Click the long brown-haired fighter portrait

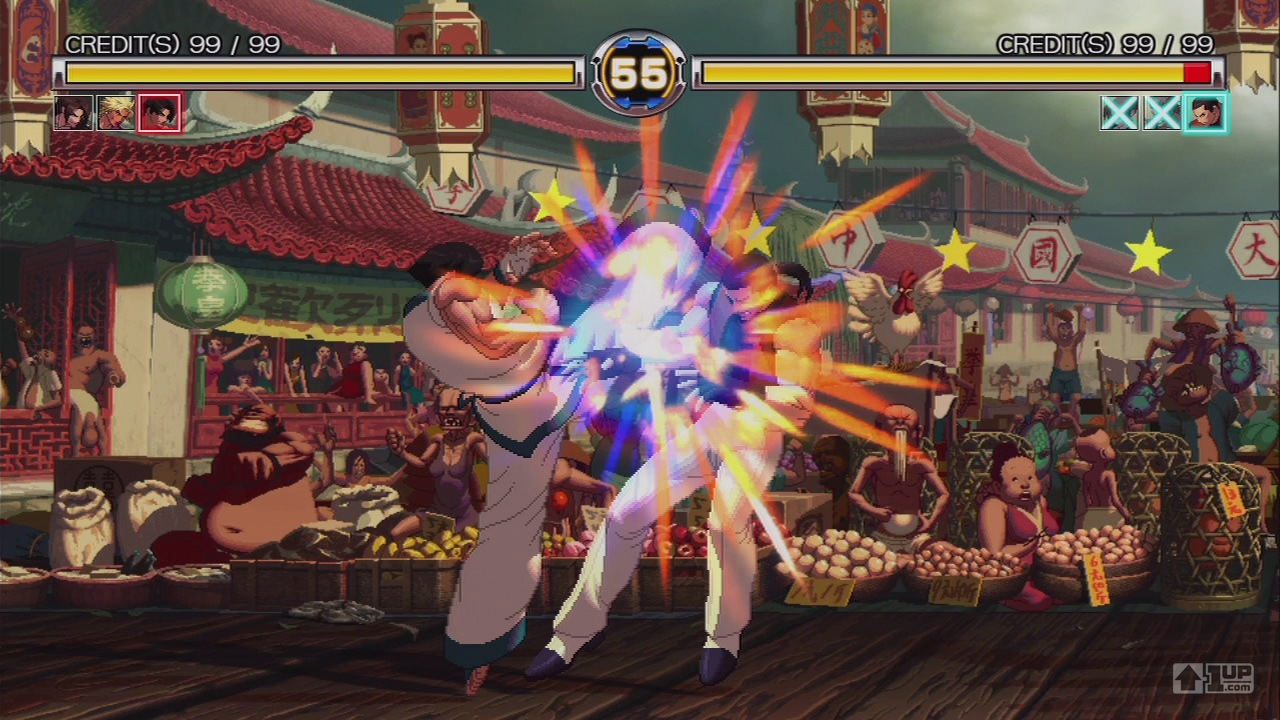(73, 113)
